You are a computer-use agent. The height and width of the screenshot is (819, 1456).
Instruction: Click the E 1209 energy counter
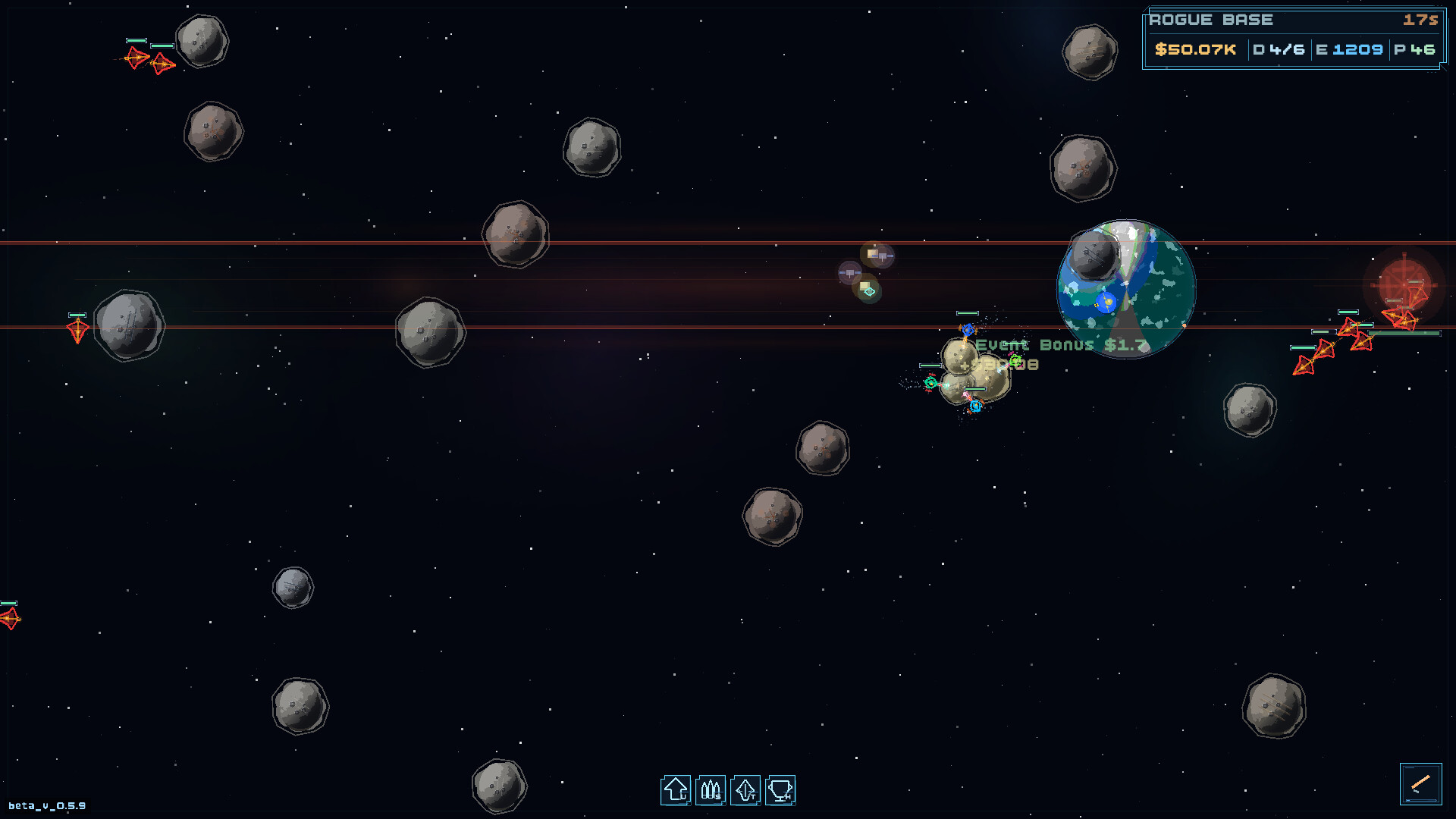pos(1351,49)
